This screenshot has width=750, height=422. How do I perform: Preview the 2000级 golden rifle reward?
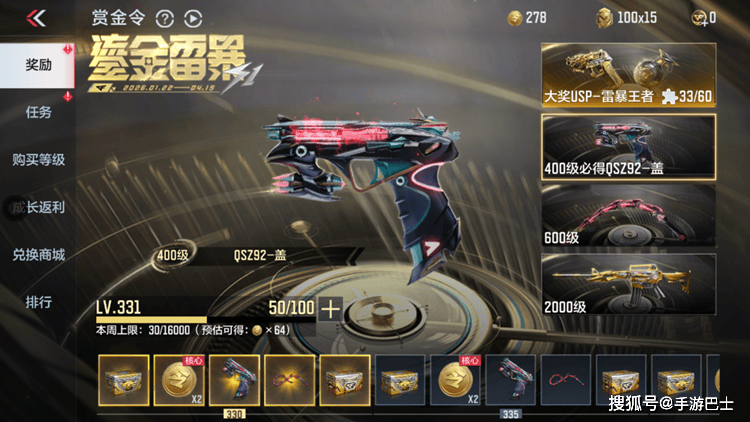[628, 286]
